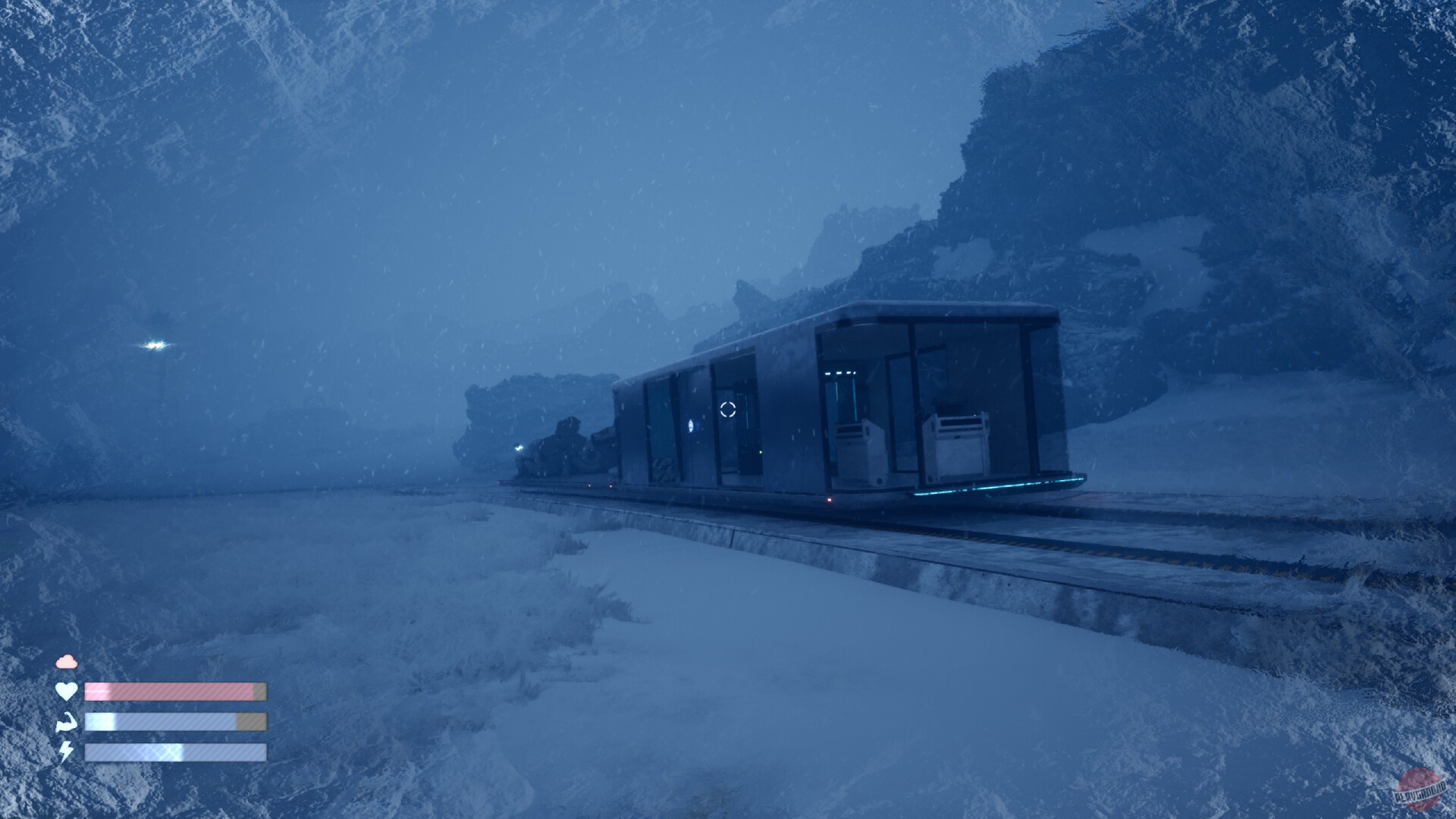Viewport: 1456px width, 819px height.
Task: Click the circular emblem on the train door
Action: pos(690,425)
